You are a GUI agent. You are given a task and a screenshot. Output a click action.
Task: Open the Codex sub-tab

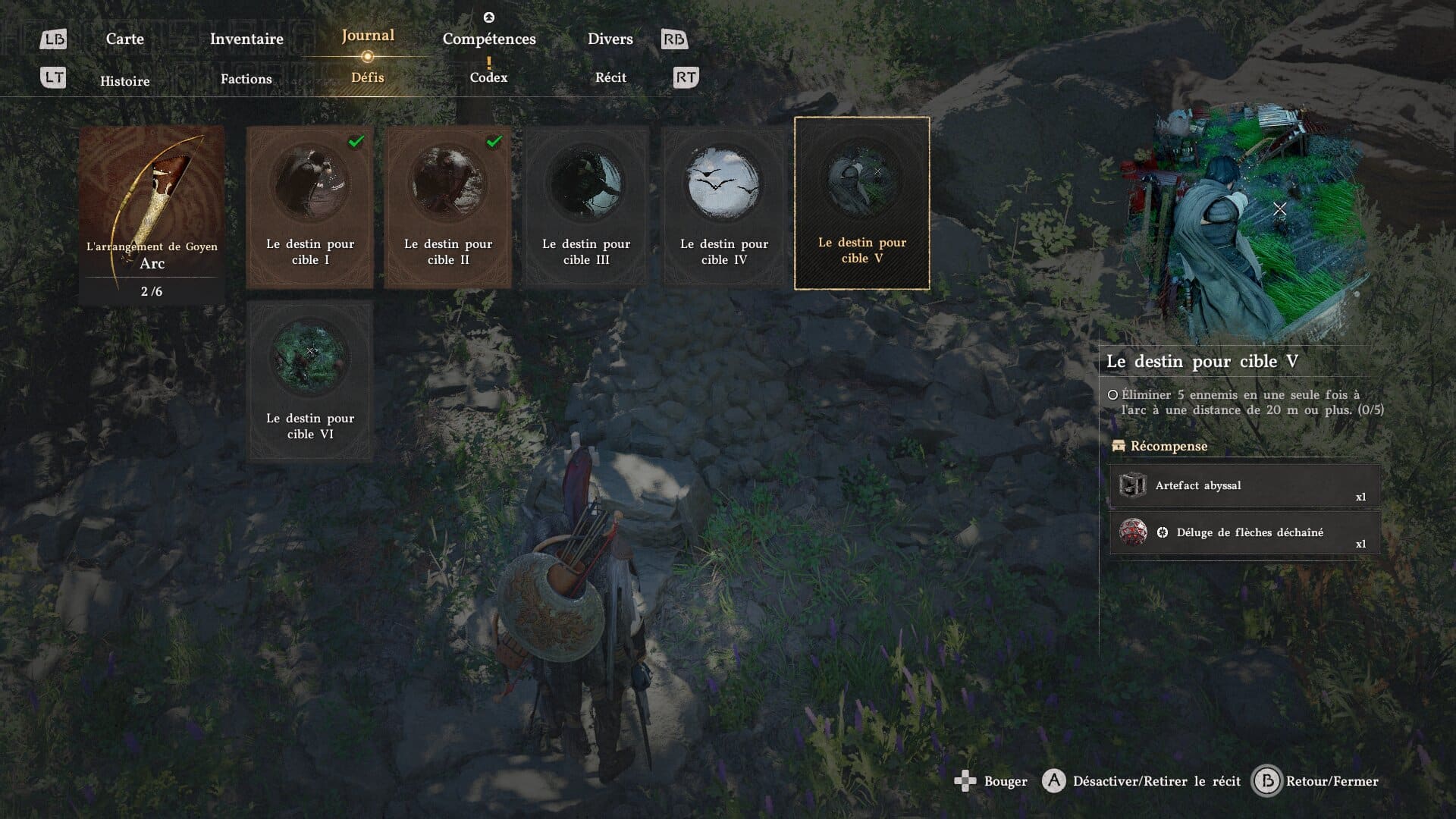pyautogui.click(x=488, y=77)
